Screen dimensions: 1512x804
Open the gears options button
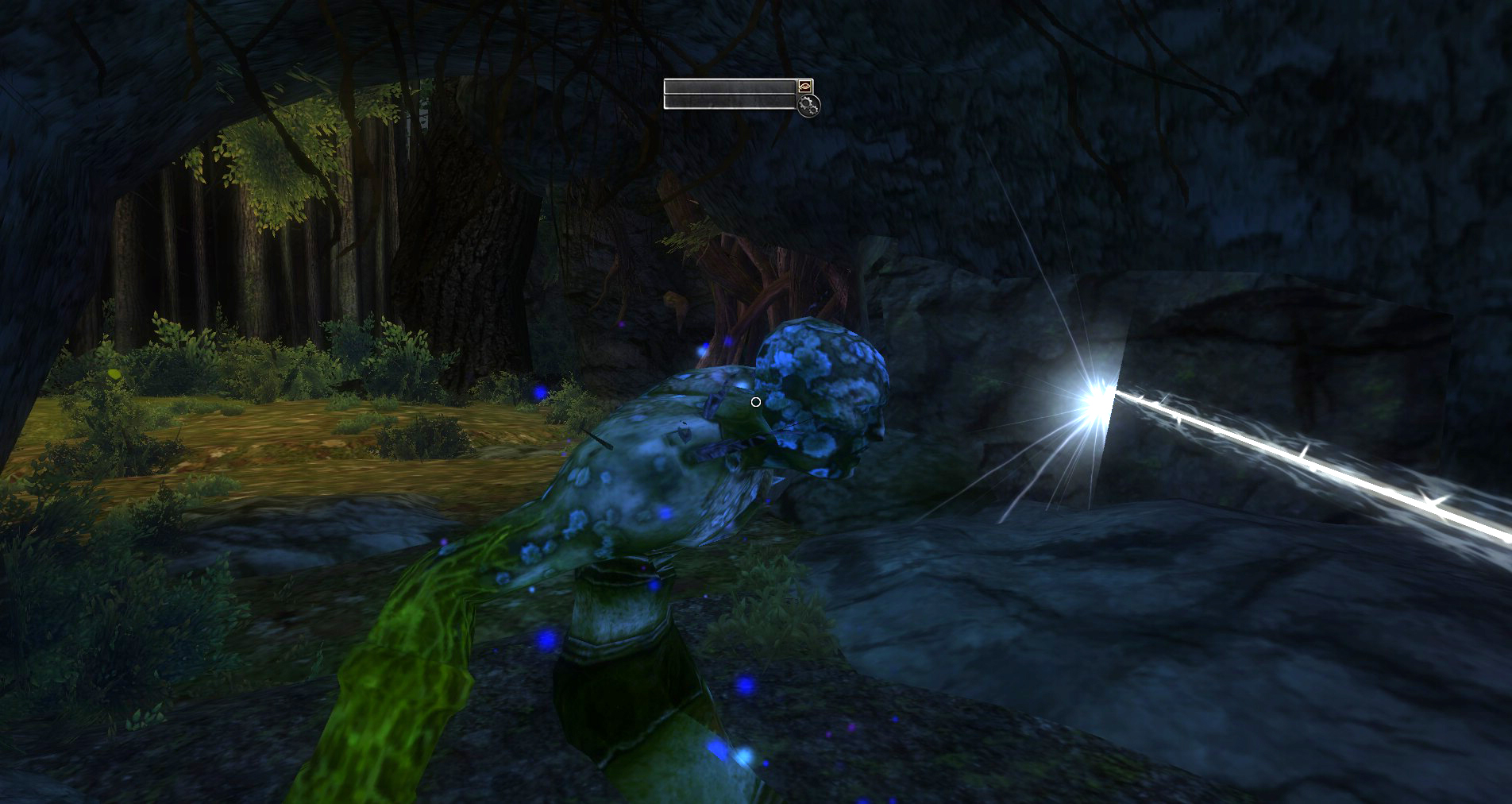point(809,105)
